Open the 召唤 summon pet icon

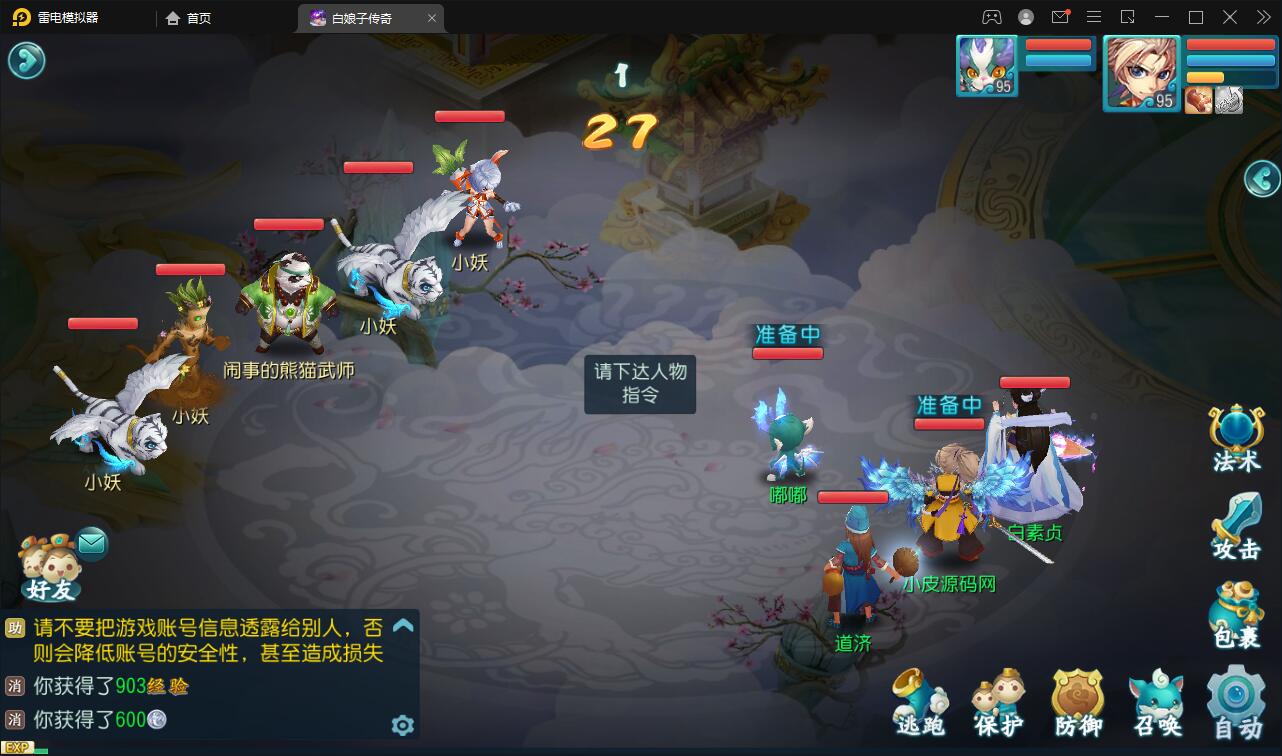(1156, 700)
